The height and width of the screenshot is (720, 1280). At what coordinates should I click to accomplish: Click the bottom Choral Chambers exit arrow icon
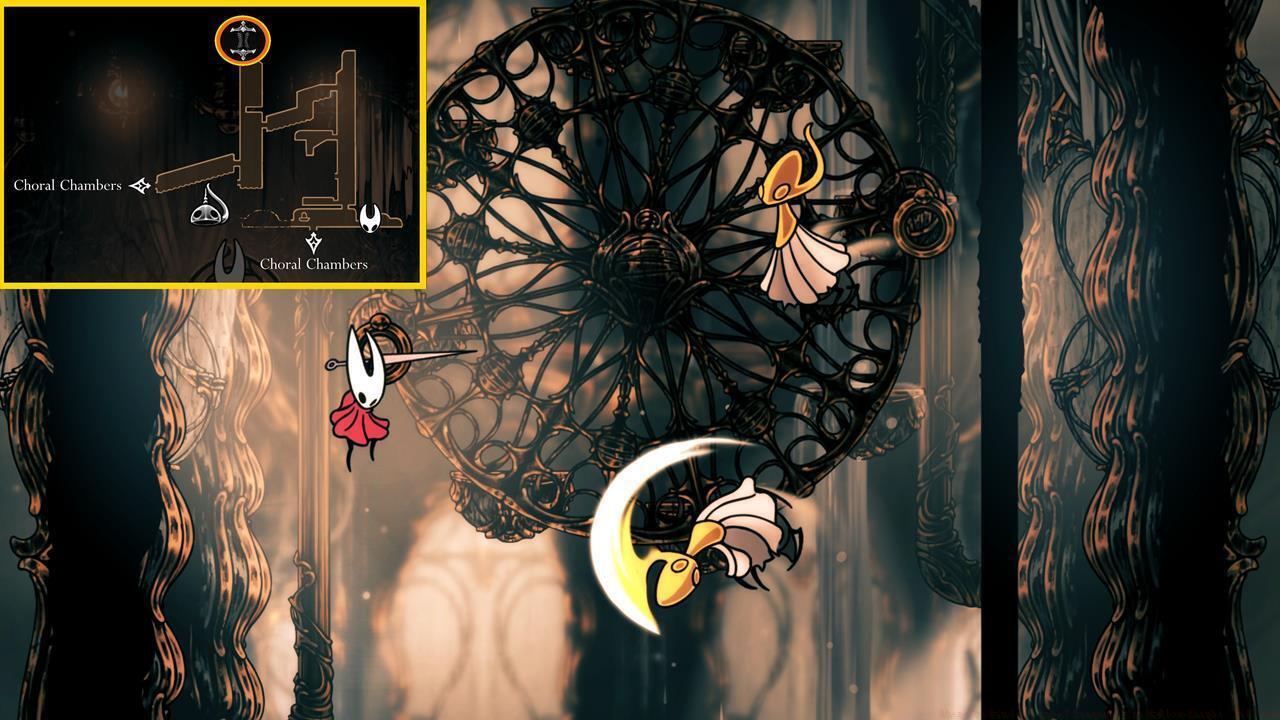[x=313, y=241]
